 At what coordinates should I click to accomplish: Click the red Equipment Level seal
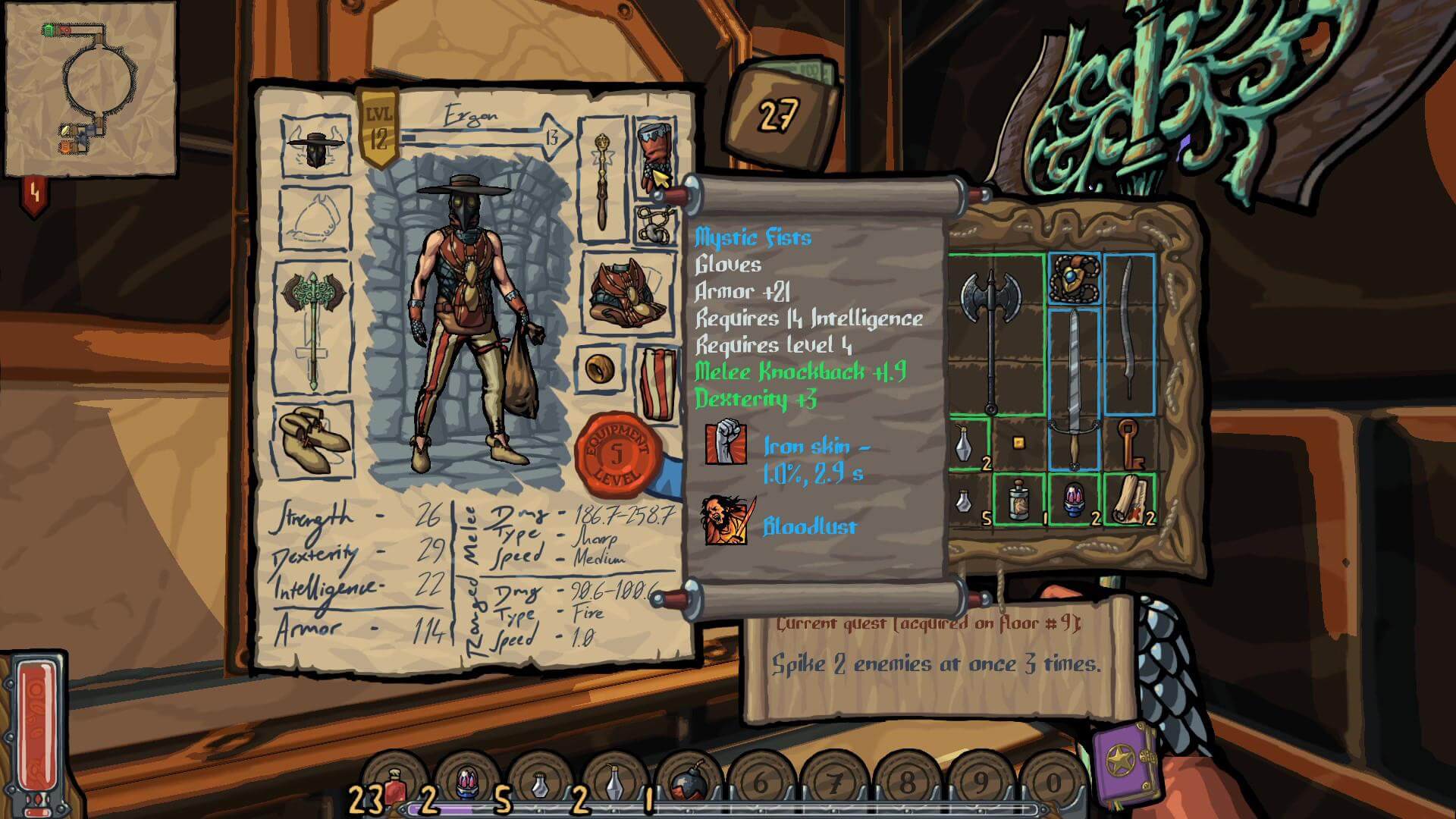(x=616, y=455)
